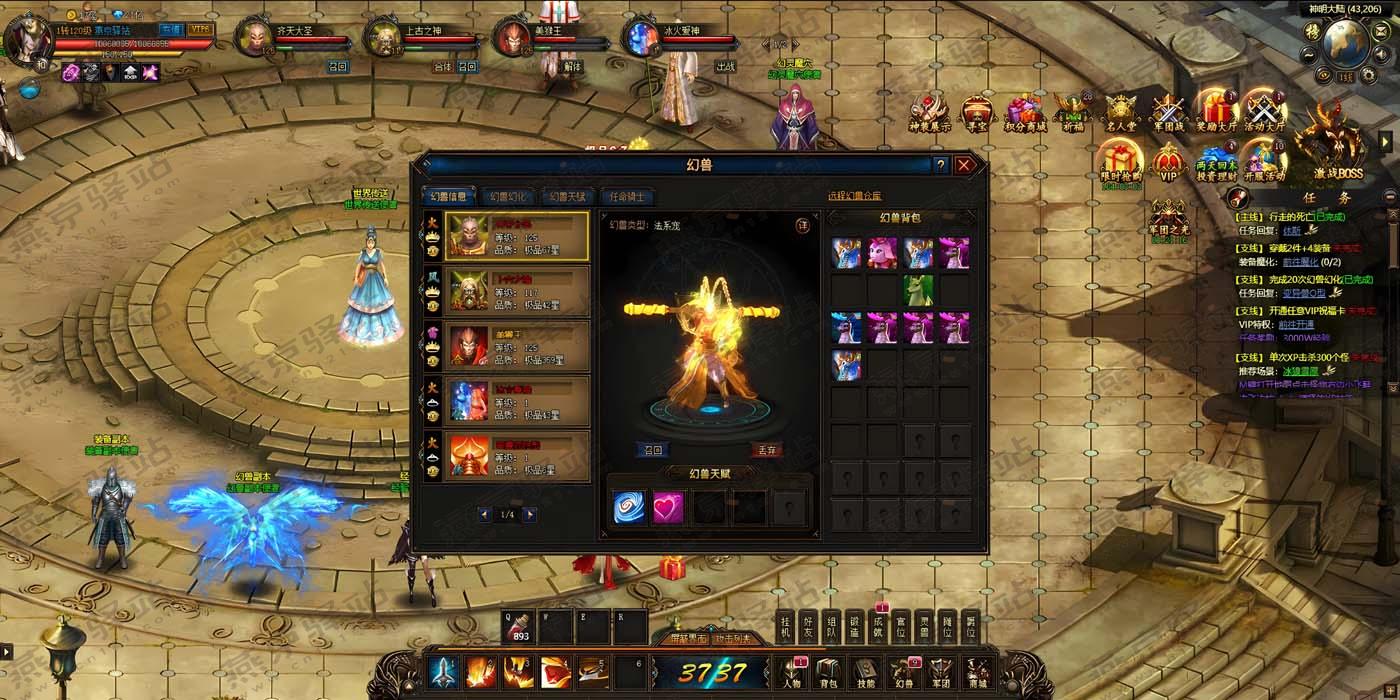The width and height of the screenshot is (1400, 700).
Task: Open the 技能 skills button
Action: point(866,673)
